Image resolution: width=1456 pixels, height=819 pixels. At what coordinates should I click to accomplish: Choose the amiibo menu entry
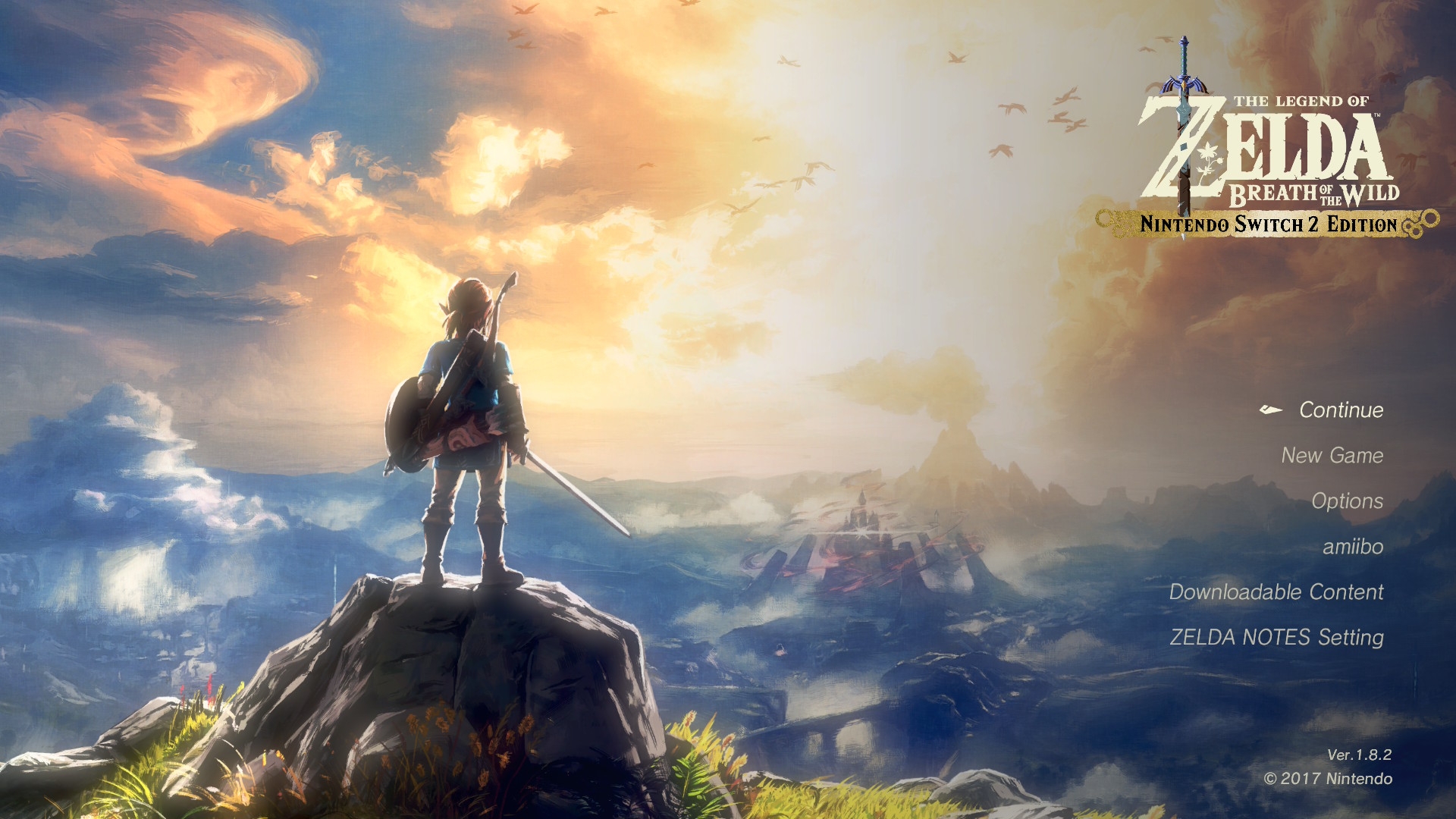pyautogui.click(x=1352, y=547)
